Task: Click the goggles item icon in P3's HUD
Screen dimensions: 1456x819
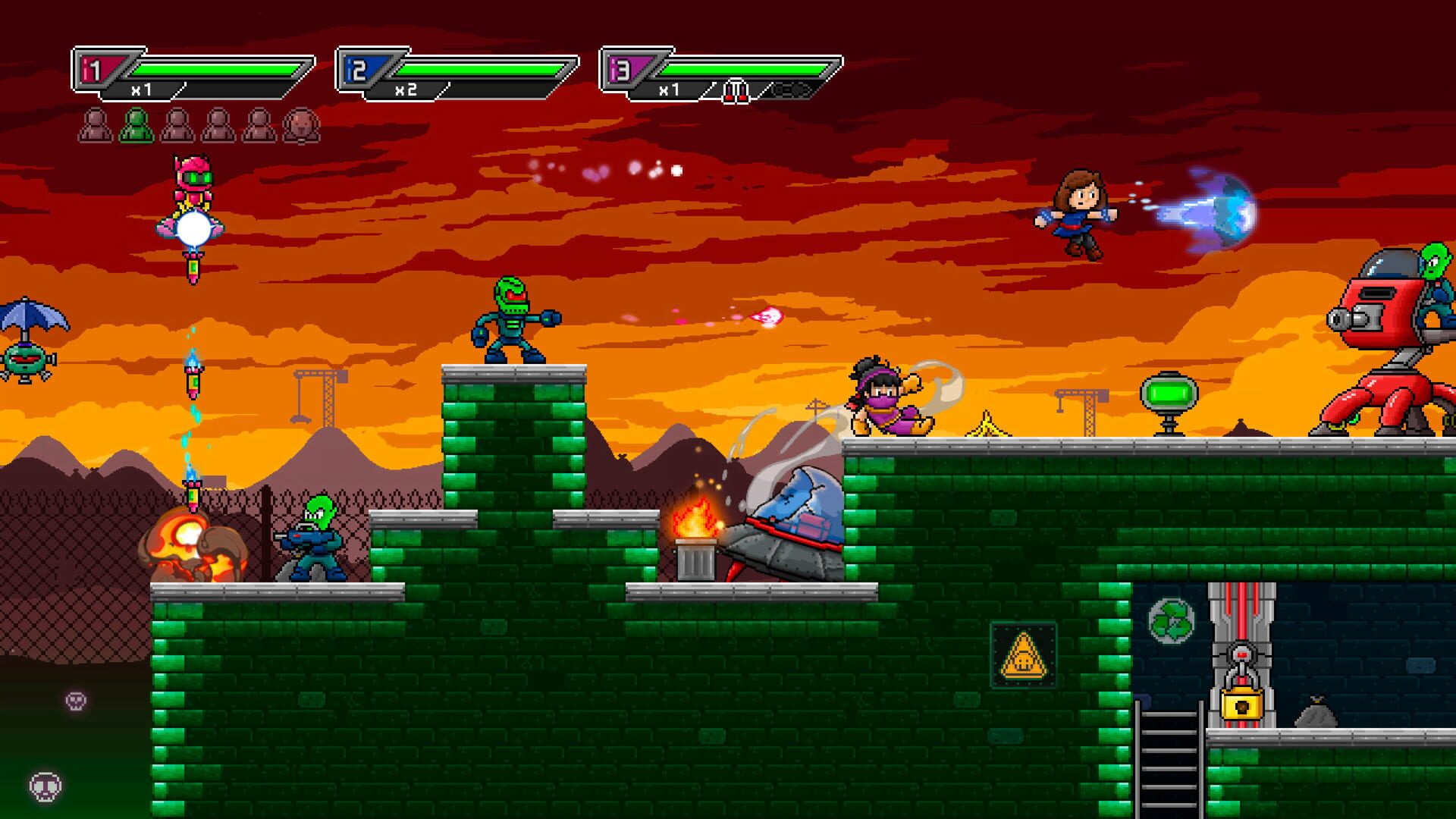Action: (789, 89)
